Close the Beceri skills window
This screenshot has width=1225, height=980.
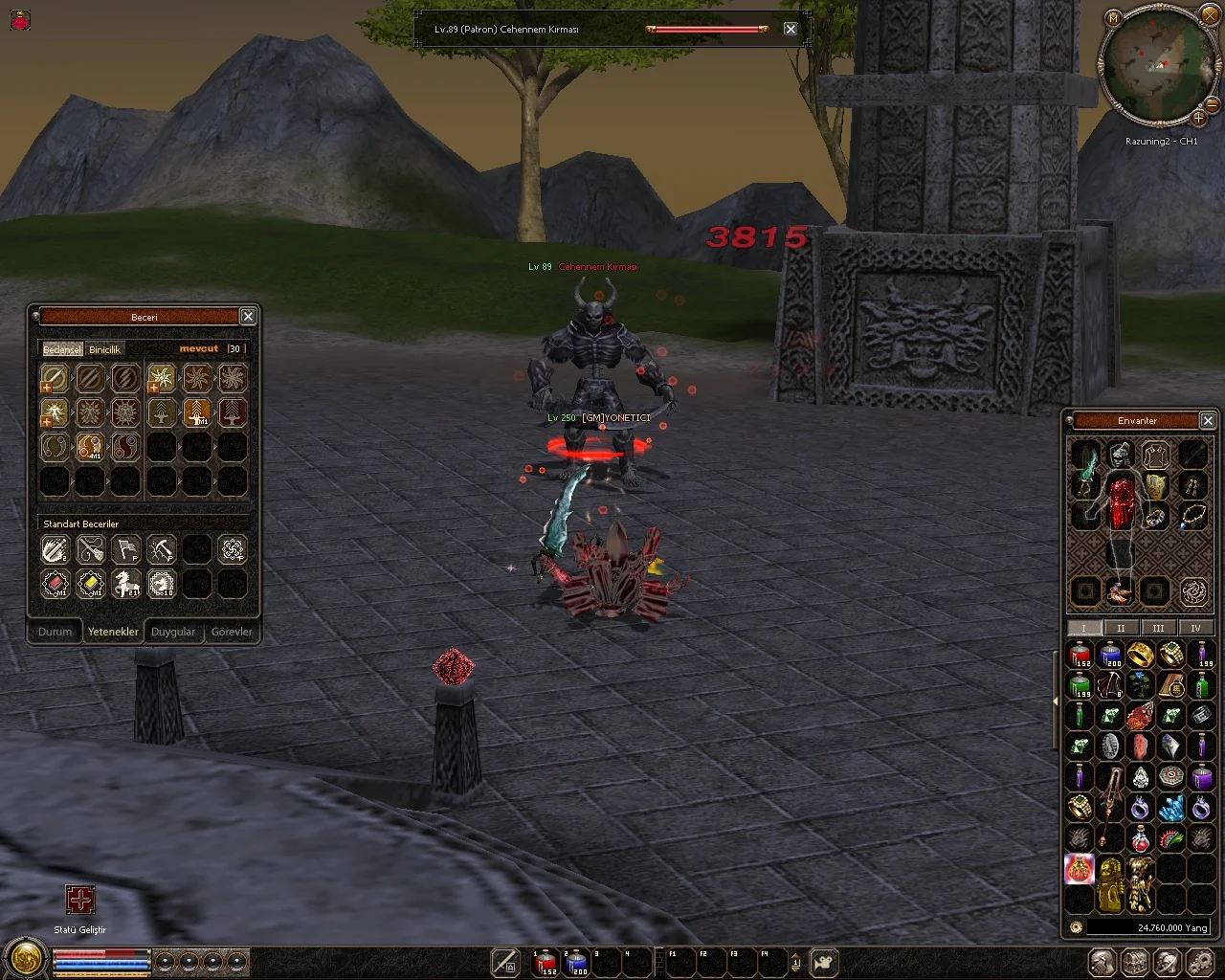(x=248, y=317)
